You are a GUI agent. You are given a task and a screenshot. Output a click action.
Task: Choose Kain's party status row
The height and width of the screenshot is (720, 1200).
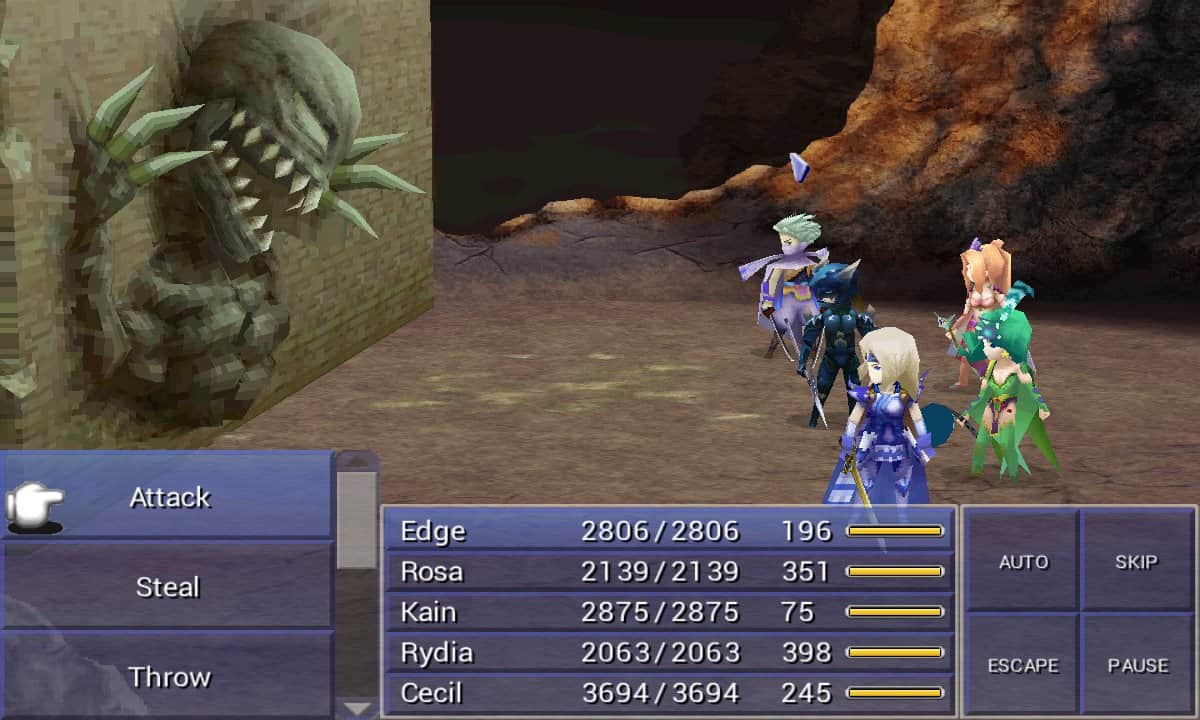668,612
